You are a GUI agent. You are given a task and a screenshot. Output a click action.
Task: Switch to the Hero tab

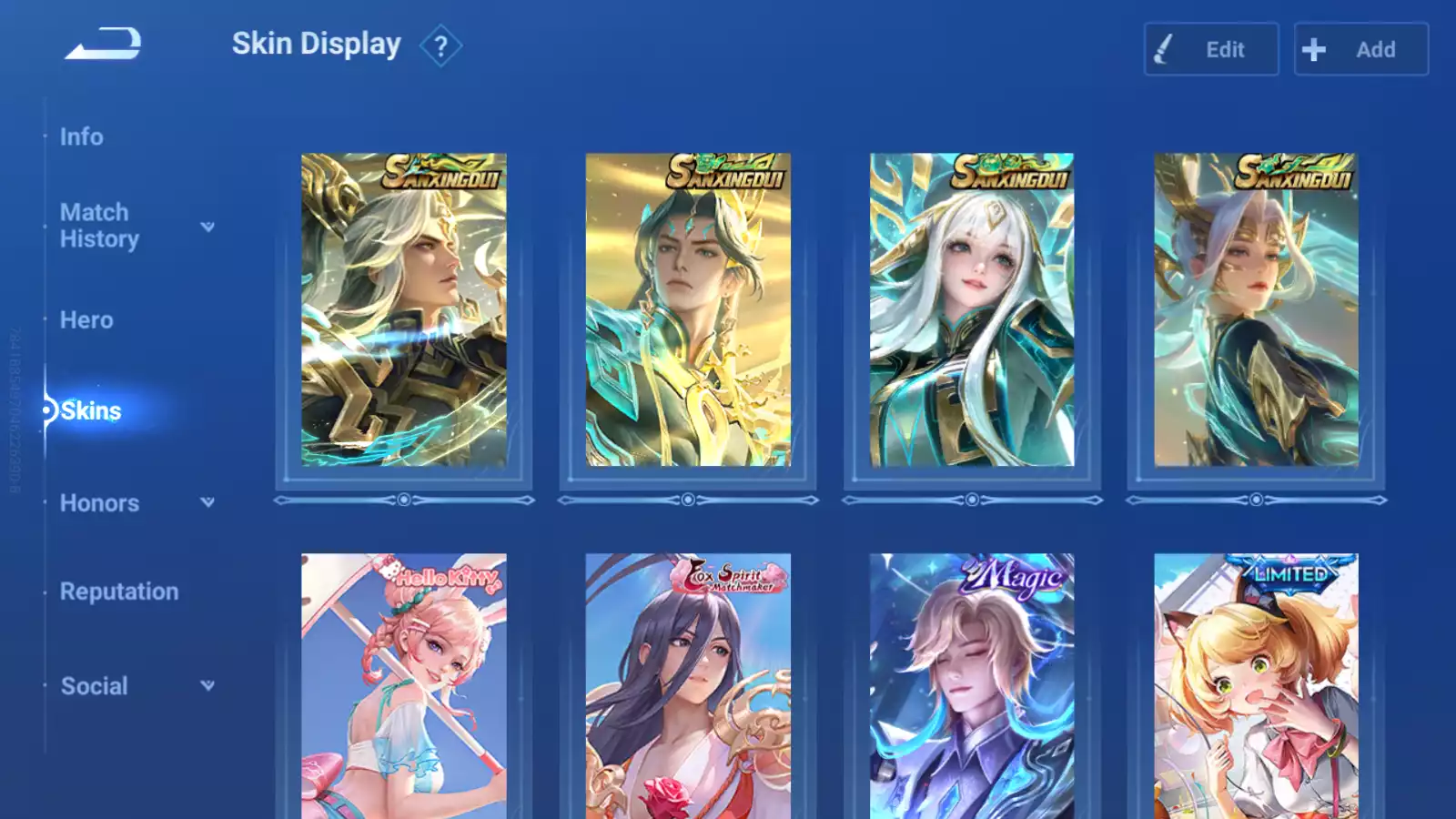coord(86,320)
